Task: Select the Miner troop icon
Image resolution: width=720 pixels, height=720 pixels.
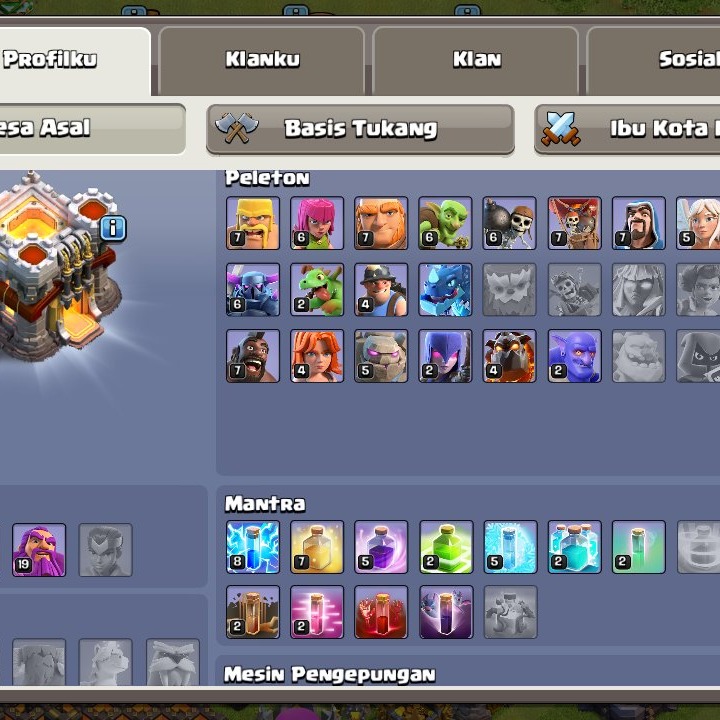Action: tap(381, 289)
